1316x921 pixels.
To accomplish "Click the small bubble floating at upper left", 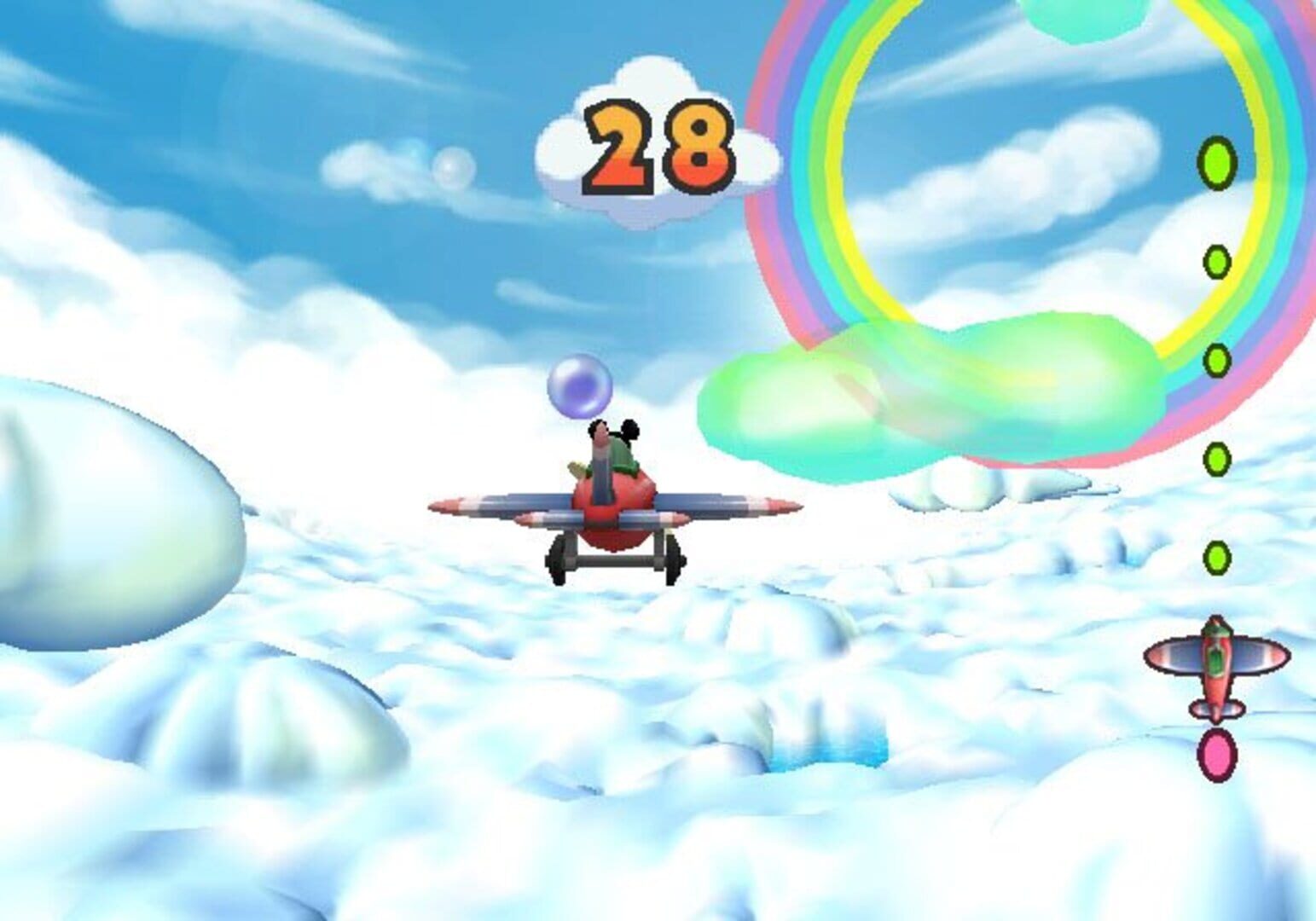I will click(x=452, y=169).
